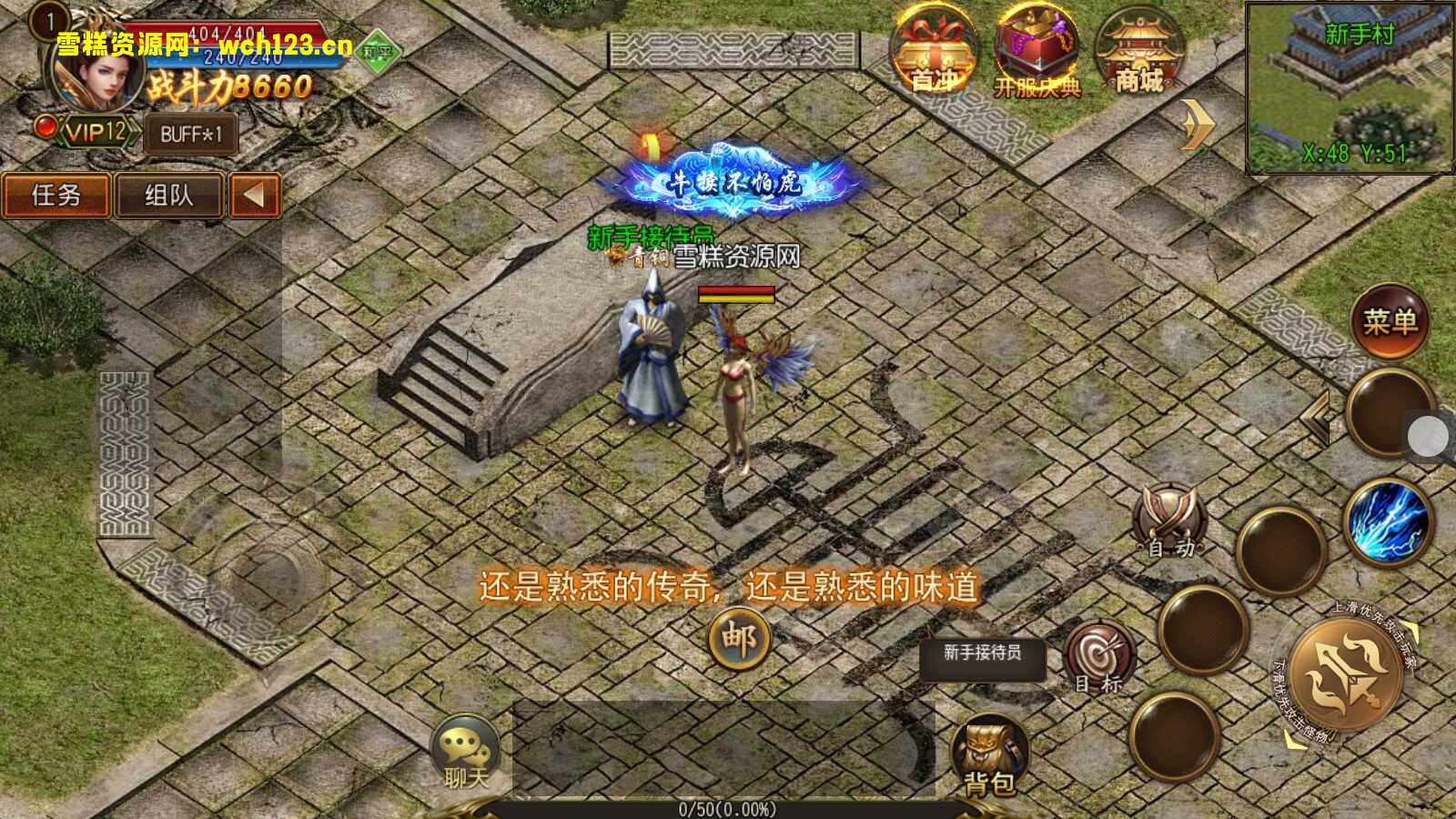Open the 任务 quest panel
Screen dimensions: 1456x819
tap(56, 196)
